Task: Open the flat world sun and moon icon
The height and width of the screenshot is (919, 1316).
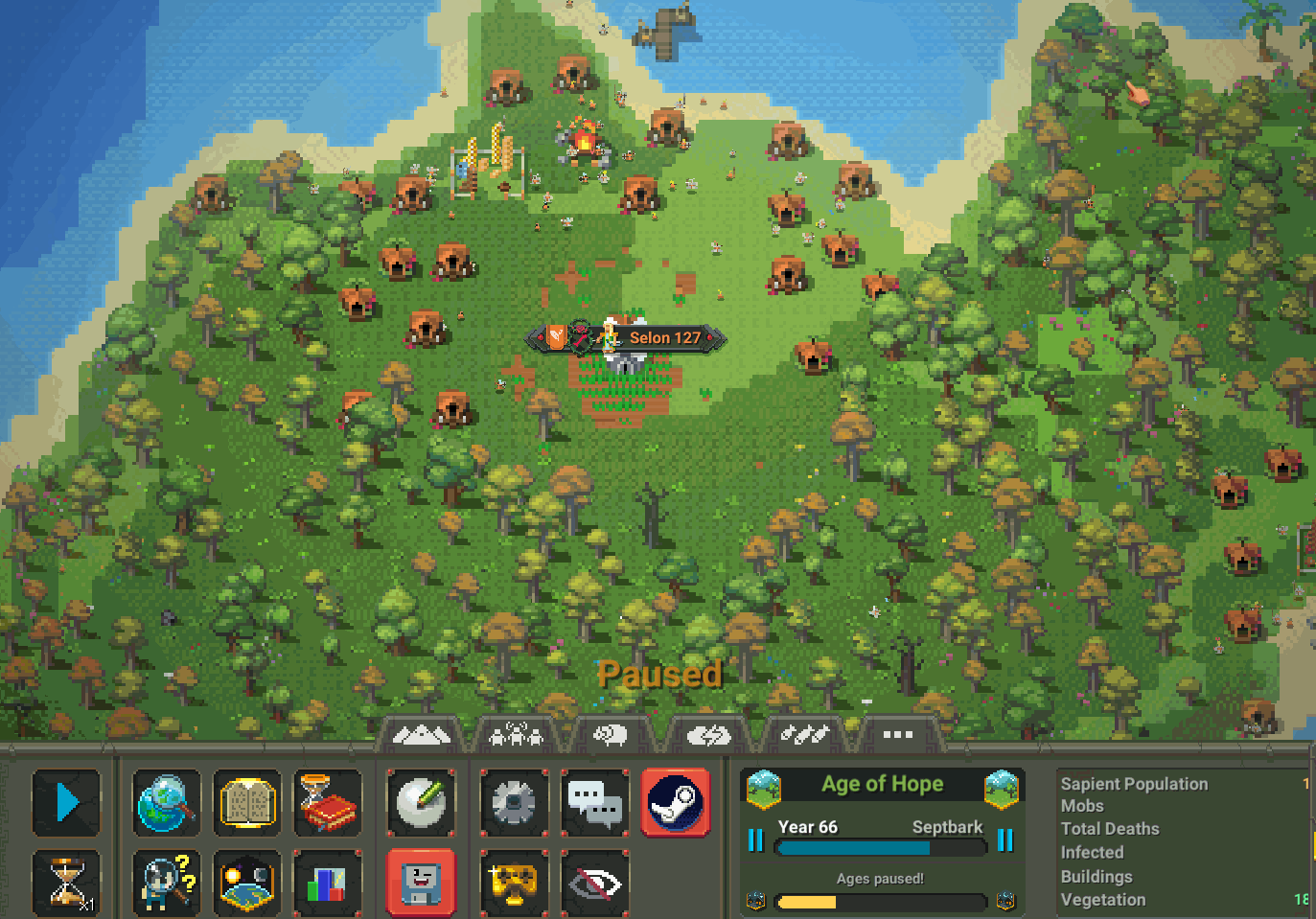Action: [247, 883]
